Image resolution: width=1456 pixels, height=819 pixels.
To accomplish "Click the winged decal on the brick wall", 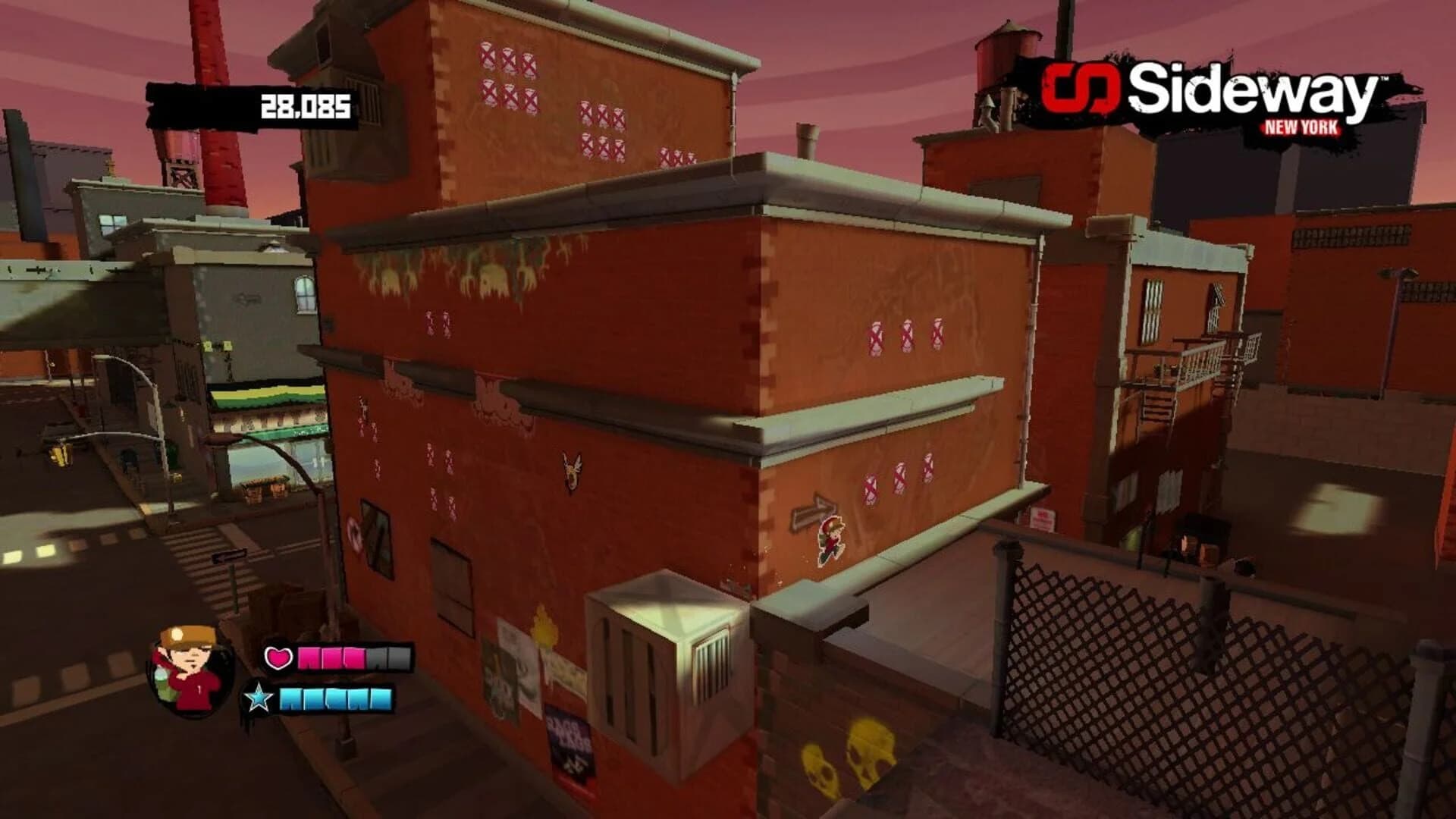I will pos(571,472).
